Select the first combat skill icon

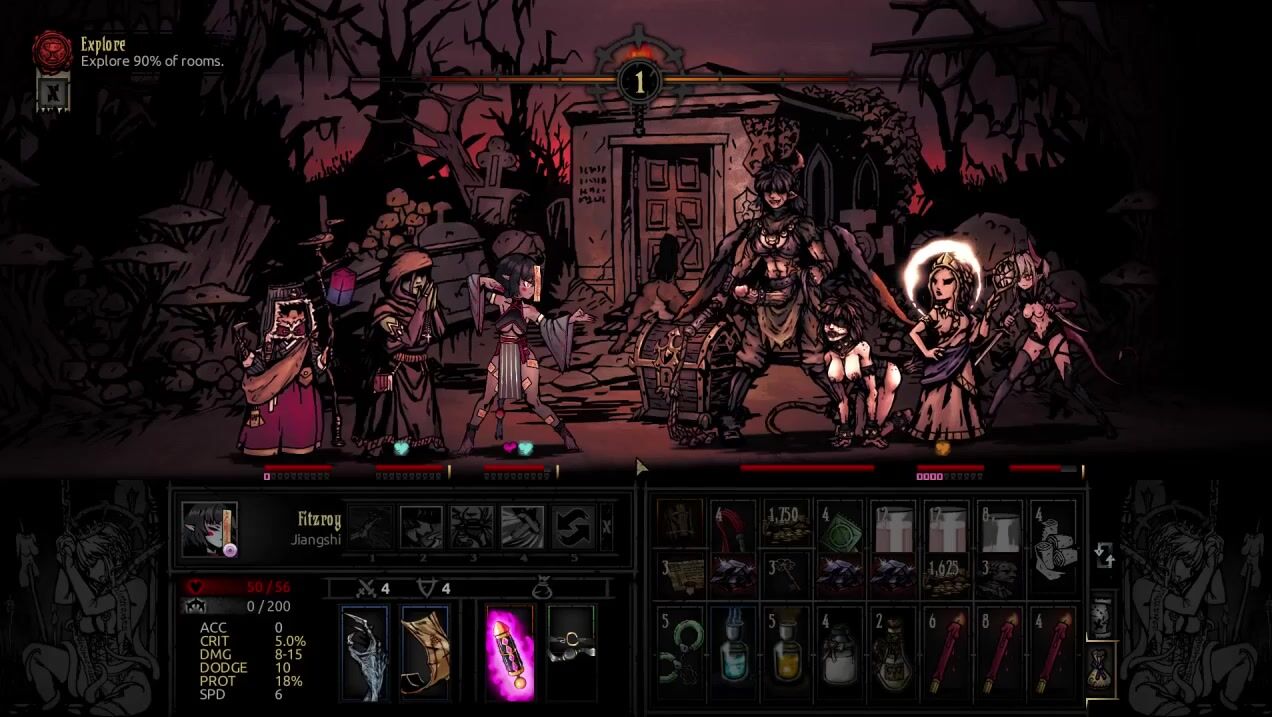pyautogui.click(x=370, y=527)
